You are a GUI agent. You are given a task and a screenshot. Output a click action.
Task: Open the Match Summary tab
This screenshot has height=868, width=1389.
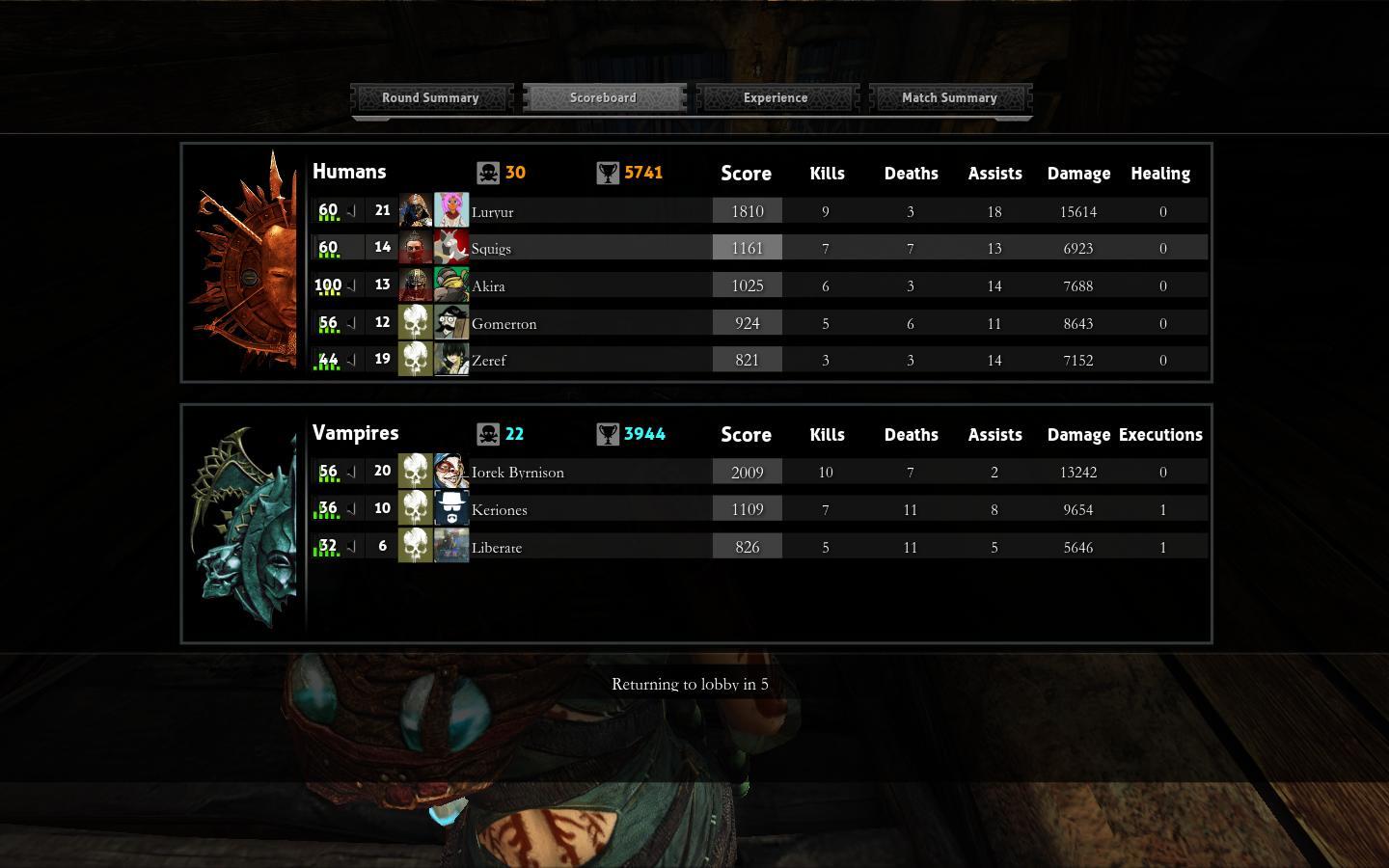pos(949,97)
